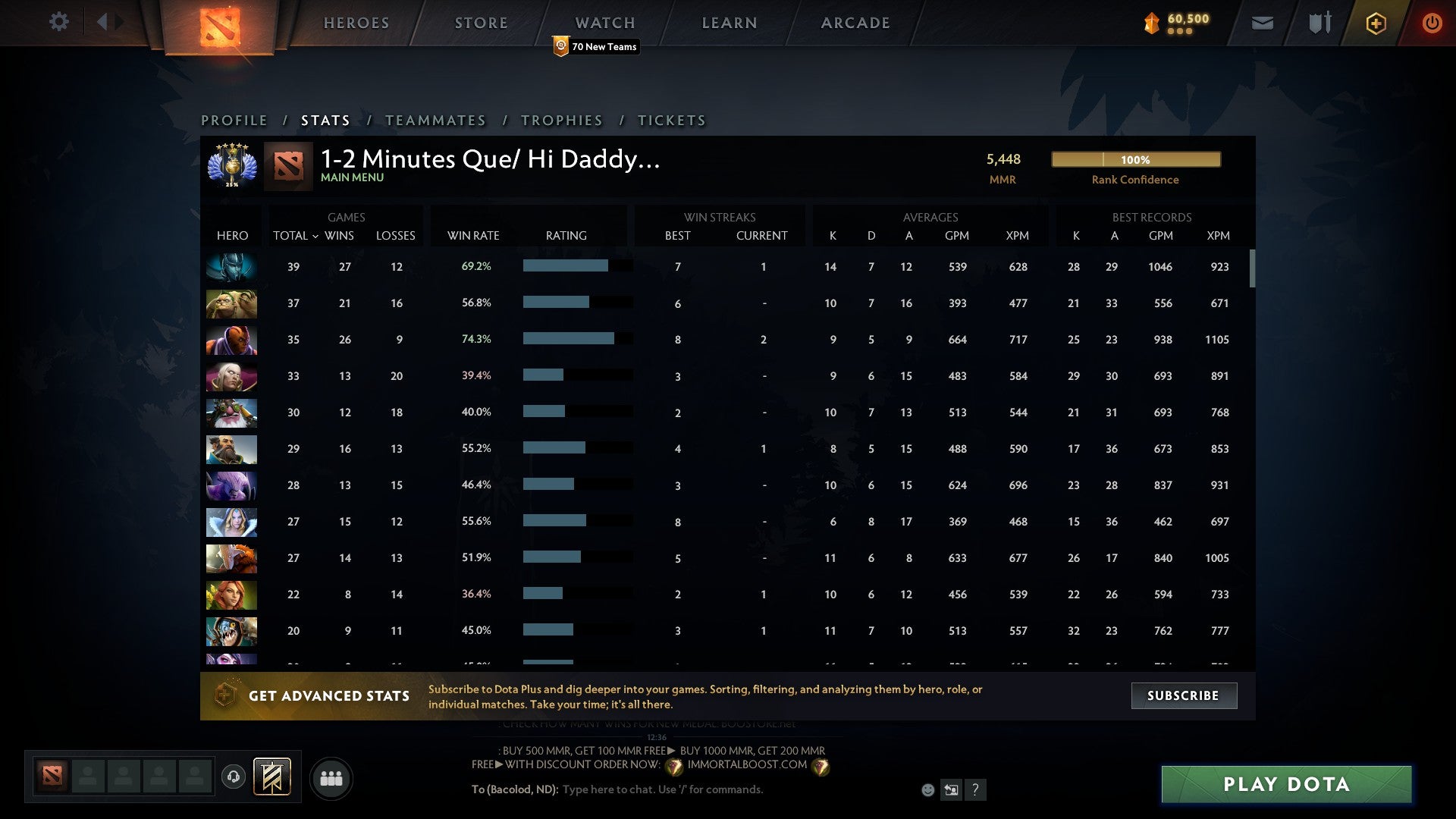Open the settings gear icon
The height and width of the screenshot is (819, 1456).
pos(59,22)
